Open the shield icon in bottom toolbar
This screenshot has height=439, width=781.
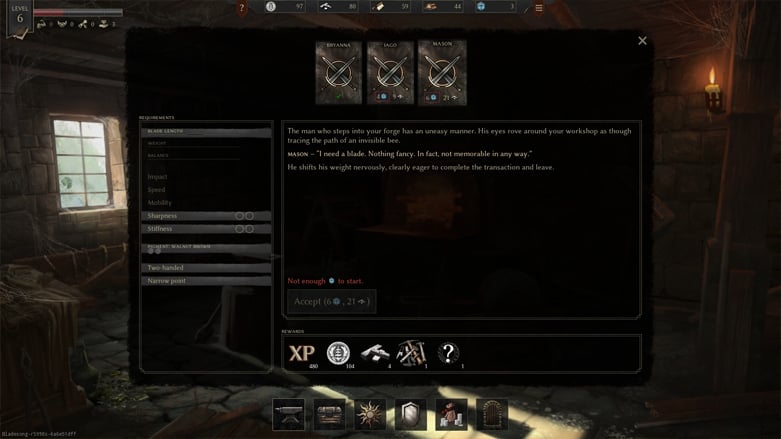click(x=410, y=414)
